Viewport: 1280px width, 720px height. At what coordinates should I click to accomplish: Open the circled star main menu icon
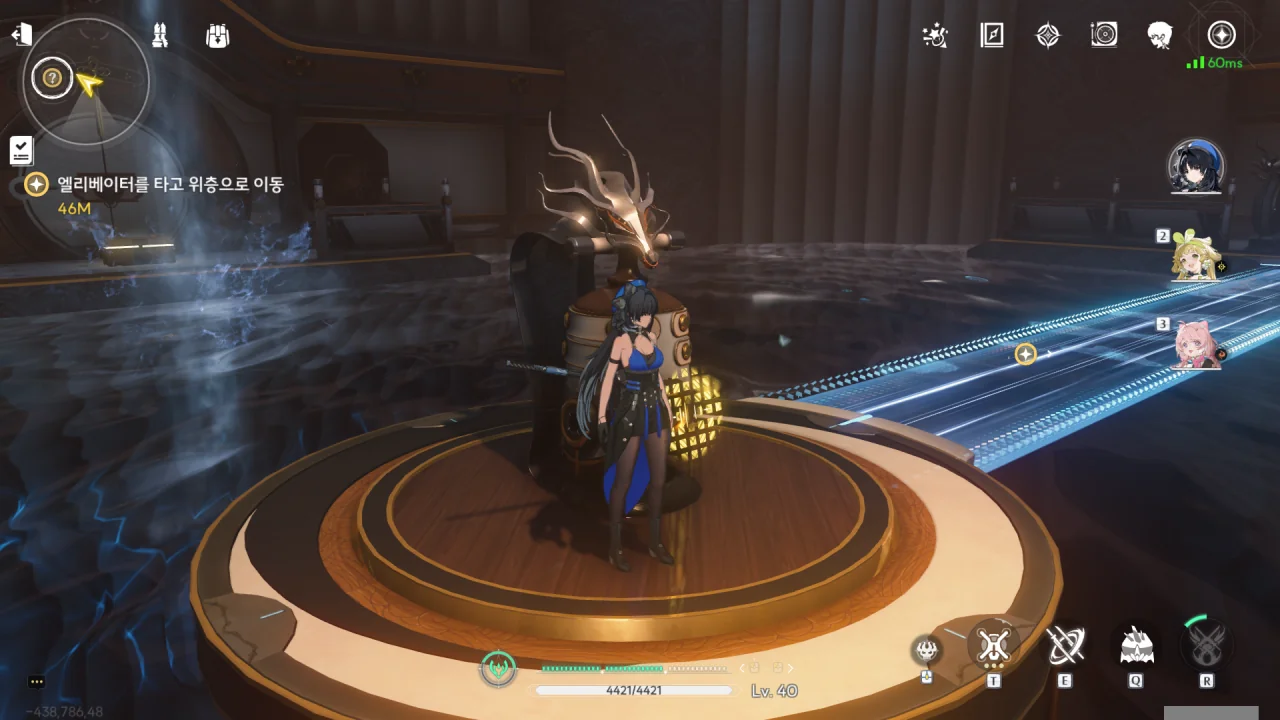pyautogui.click(x=1221, y=35)
